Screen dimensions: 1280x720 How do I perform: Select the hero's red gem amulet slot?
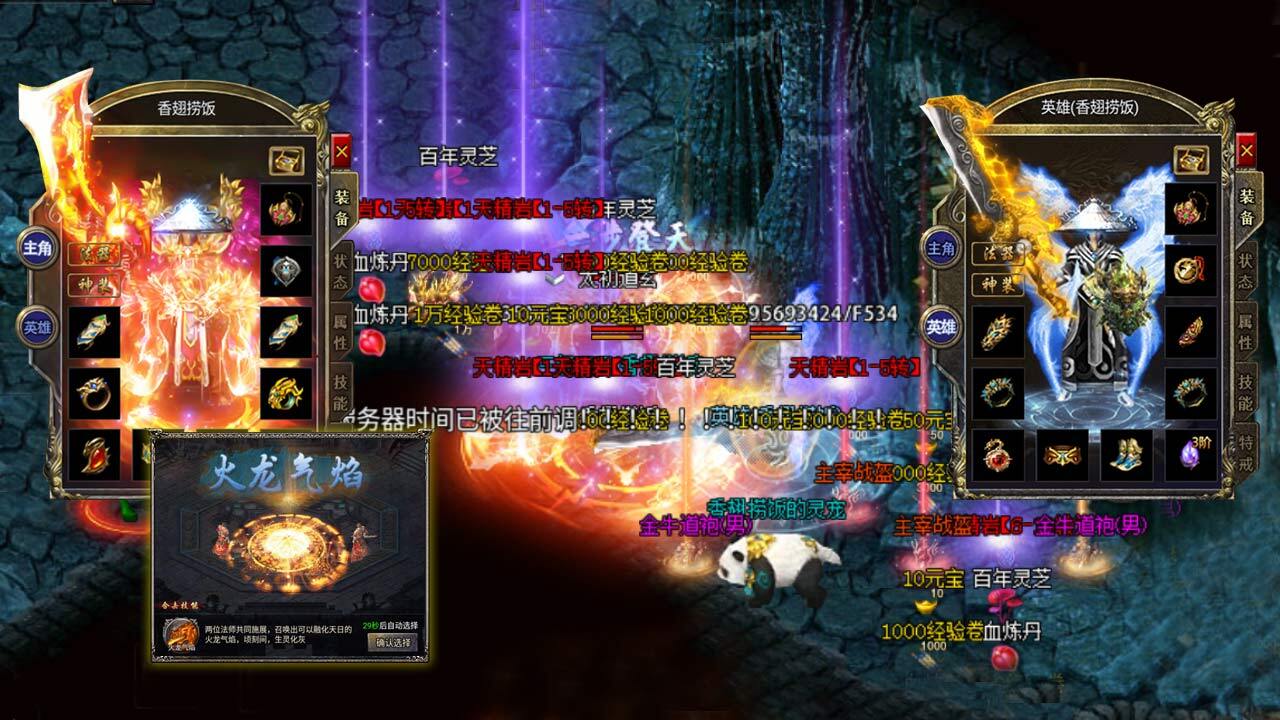click(997, 455)
